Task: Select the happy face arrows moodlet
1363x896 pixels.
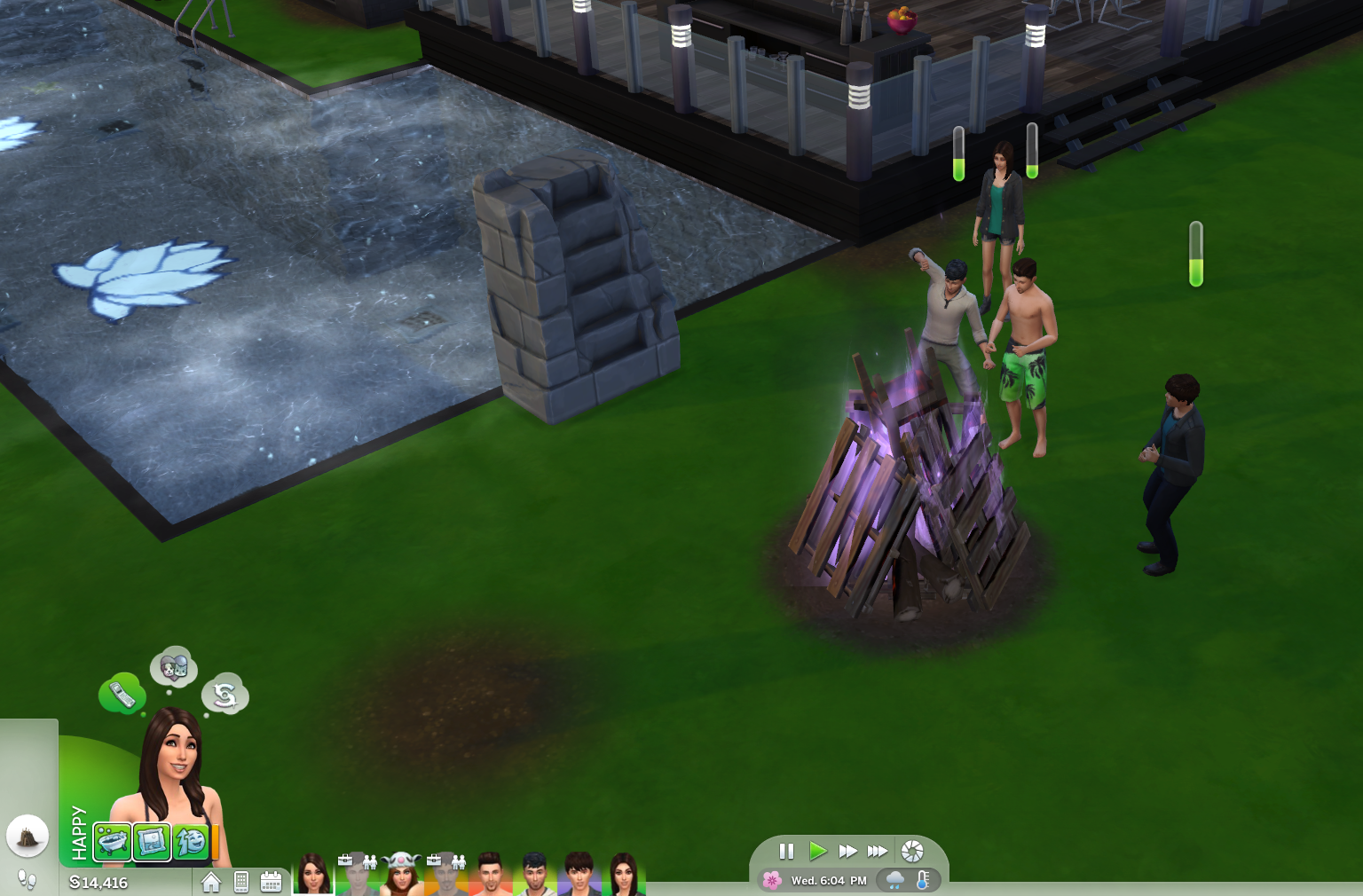Action: (x=190, y=841)
